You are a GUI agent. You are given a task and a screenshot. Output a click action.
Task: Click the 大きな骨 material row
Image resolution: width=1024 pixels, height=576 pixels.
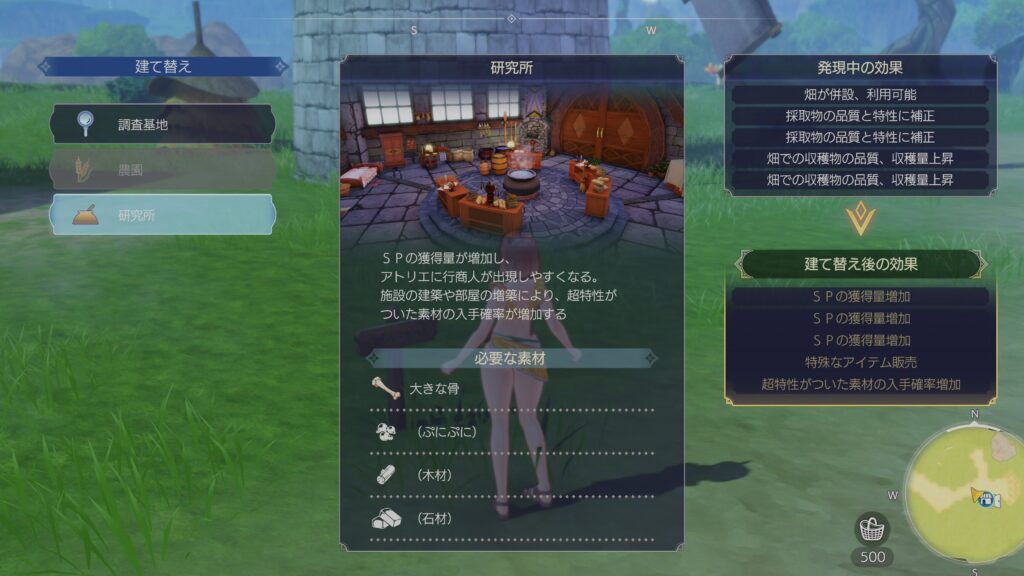click(511, 389)
